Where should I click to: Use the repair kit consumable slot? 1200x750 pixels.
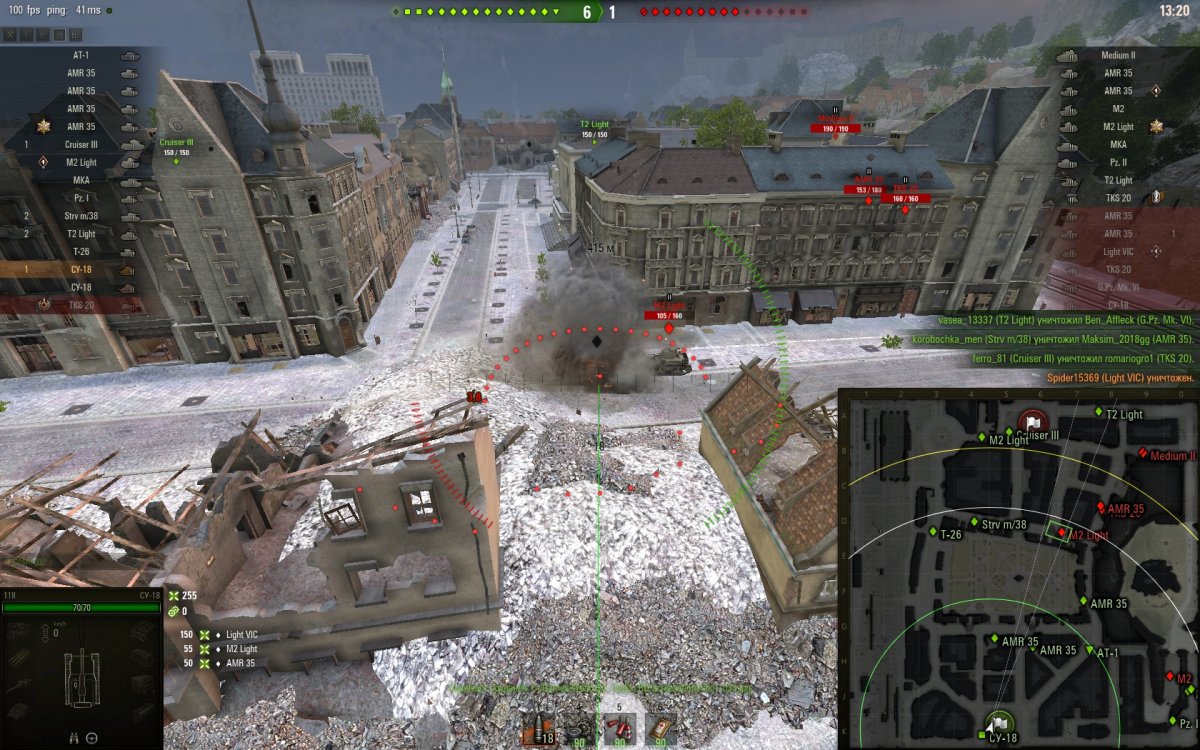click(x=580, y=730)
